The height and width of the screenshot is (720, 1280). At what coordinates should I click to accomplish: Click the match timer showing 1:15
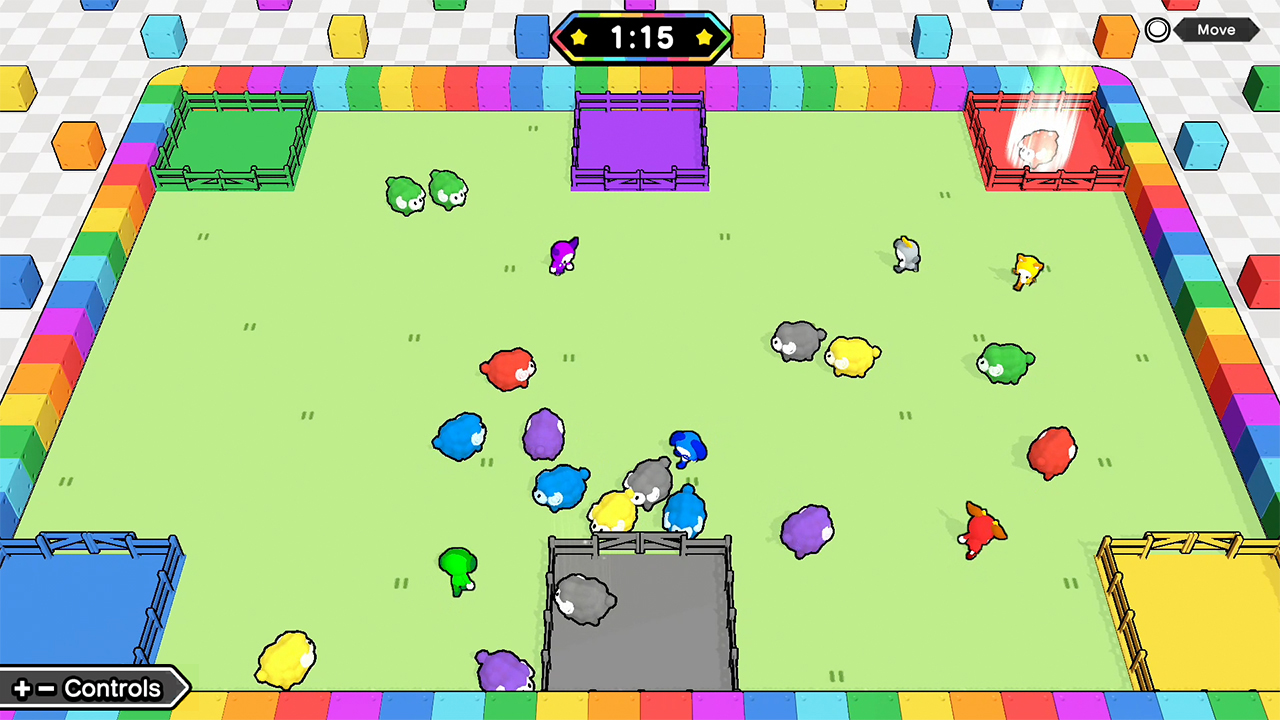[x=641, y=38]
